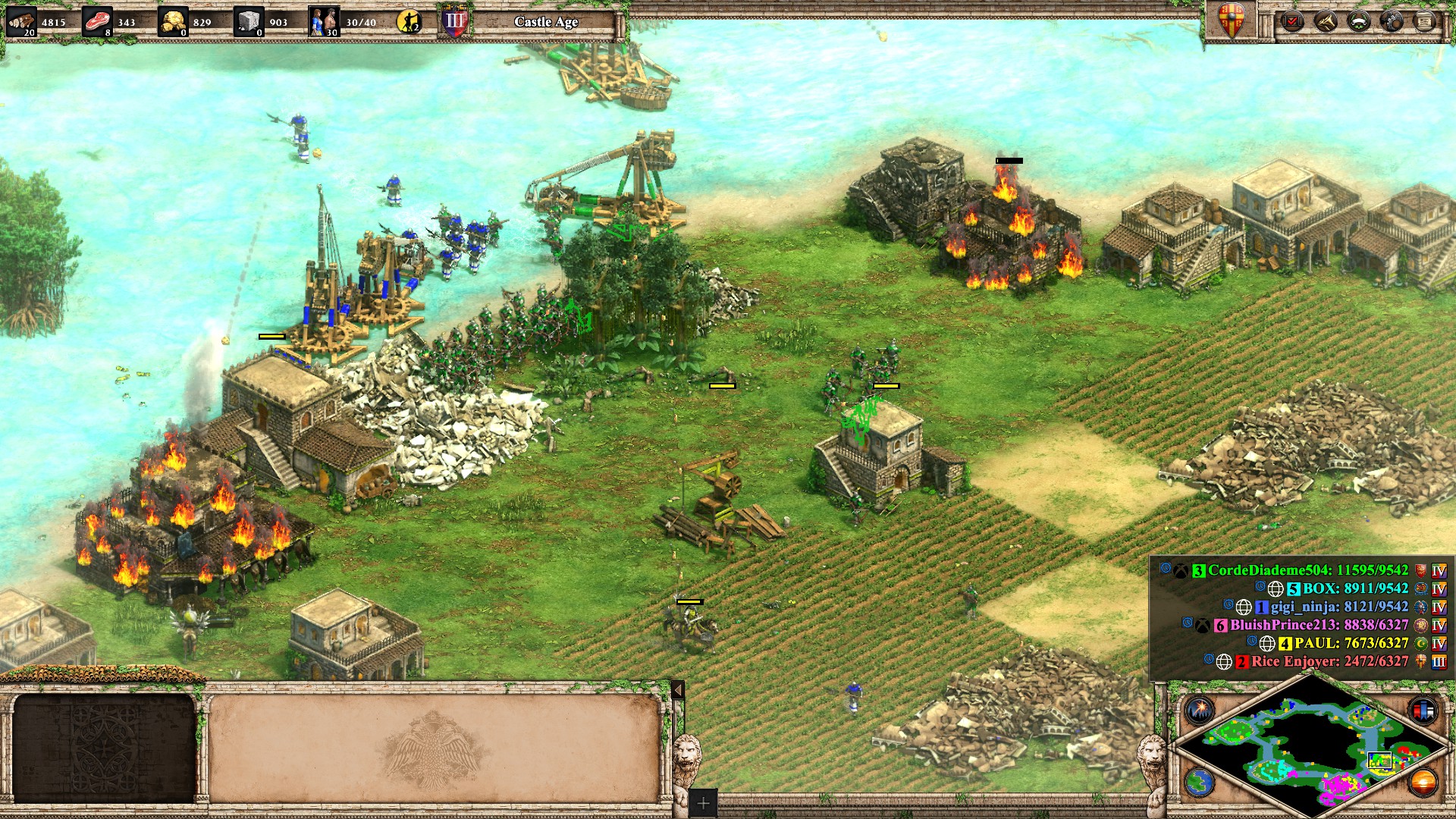1456x819 pixels.
Task: Click the civilization shield emblem
Action: point(1230,20)
